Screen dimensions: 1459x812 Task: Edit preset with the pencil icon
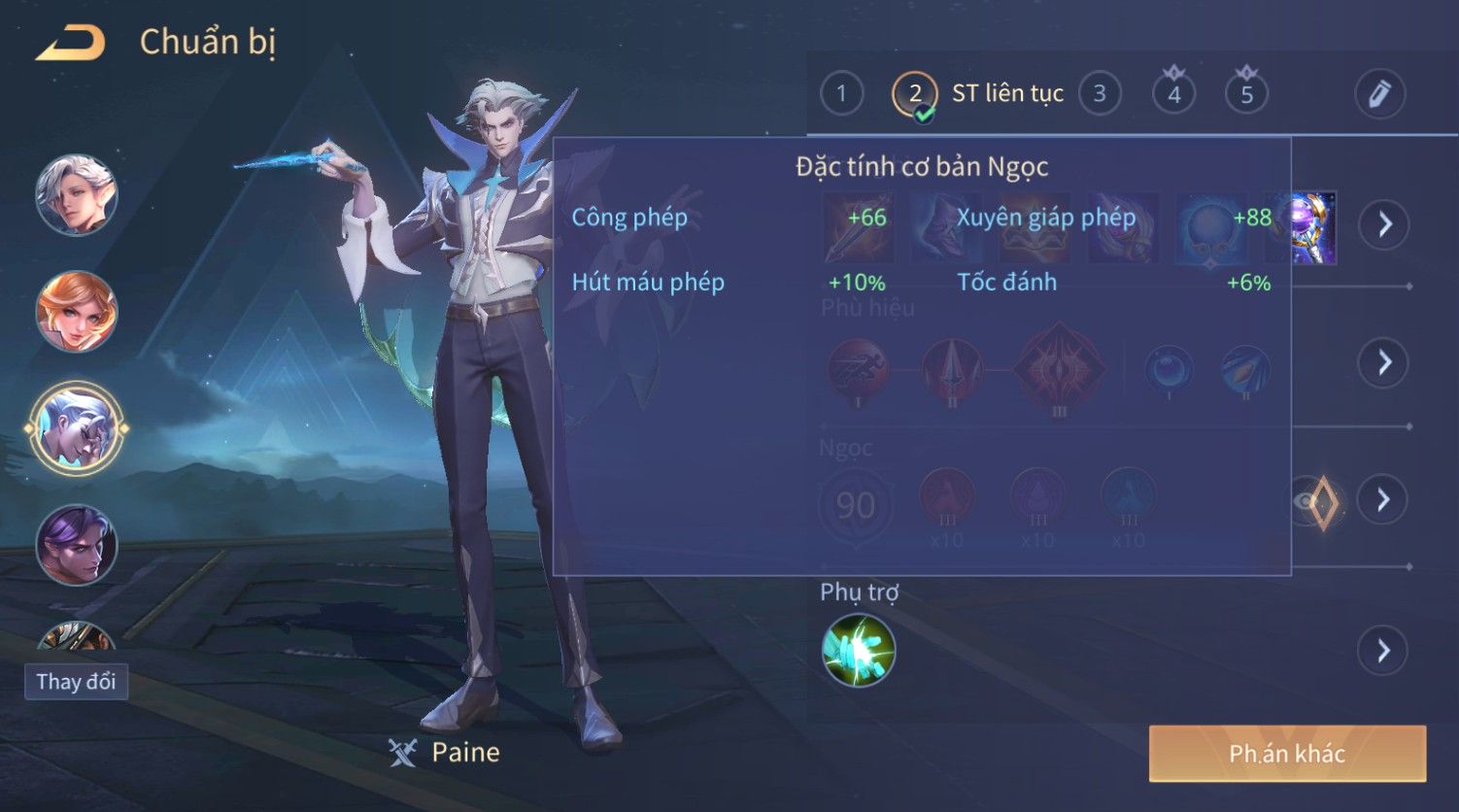1379,94
